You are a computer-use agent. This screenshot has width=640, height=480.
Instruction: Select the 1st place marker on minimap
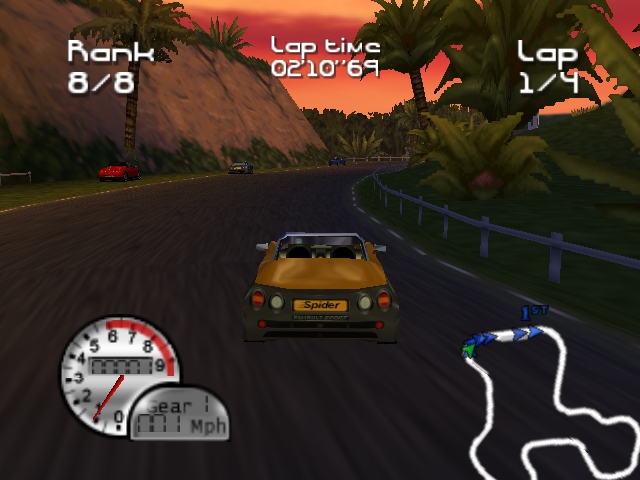pos(534,315)
